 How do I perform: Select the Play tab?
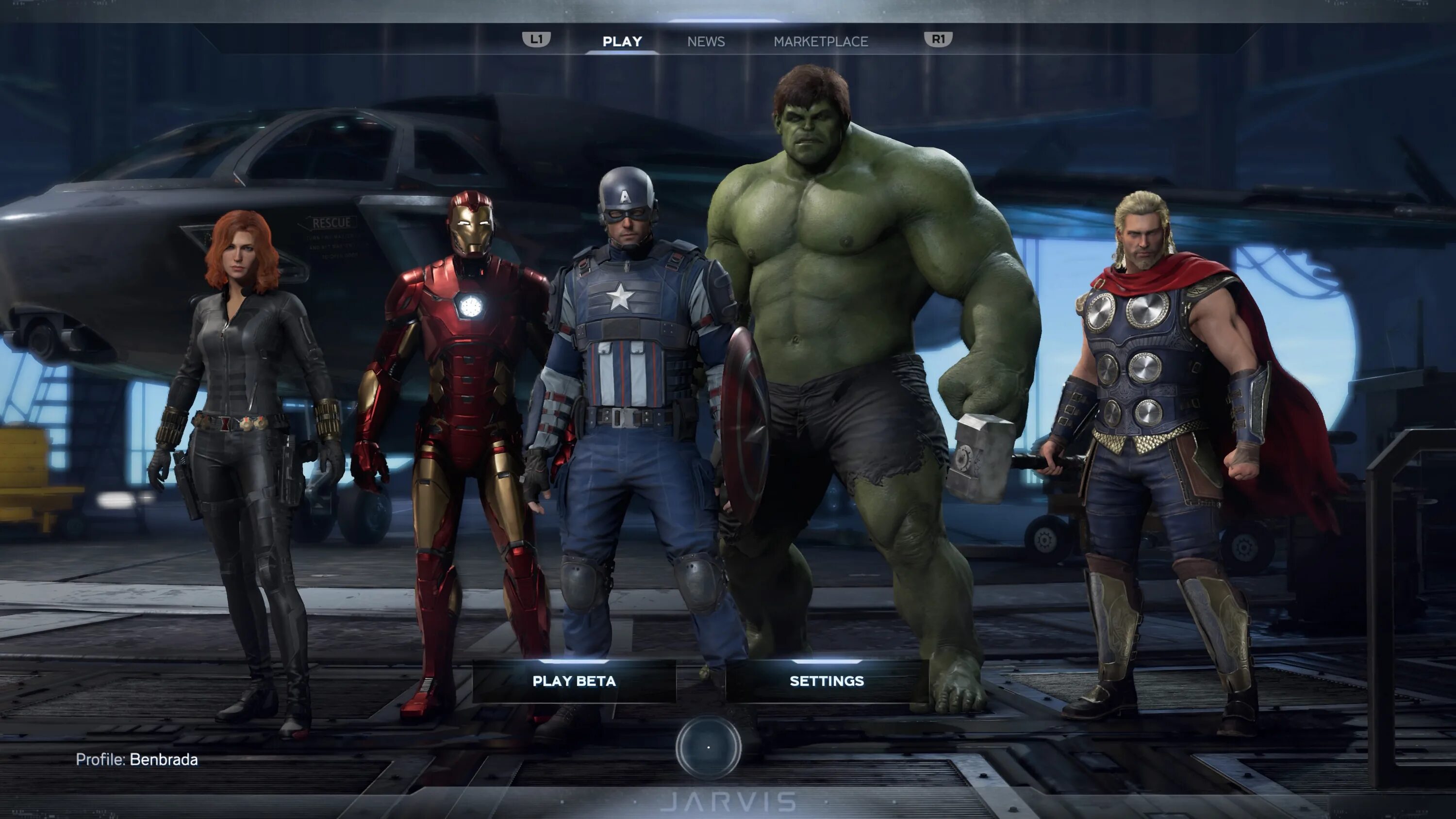pyautogui.click(x=622, y=41)
